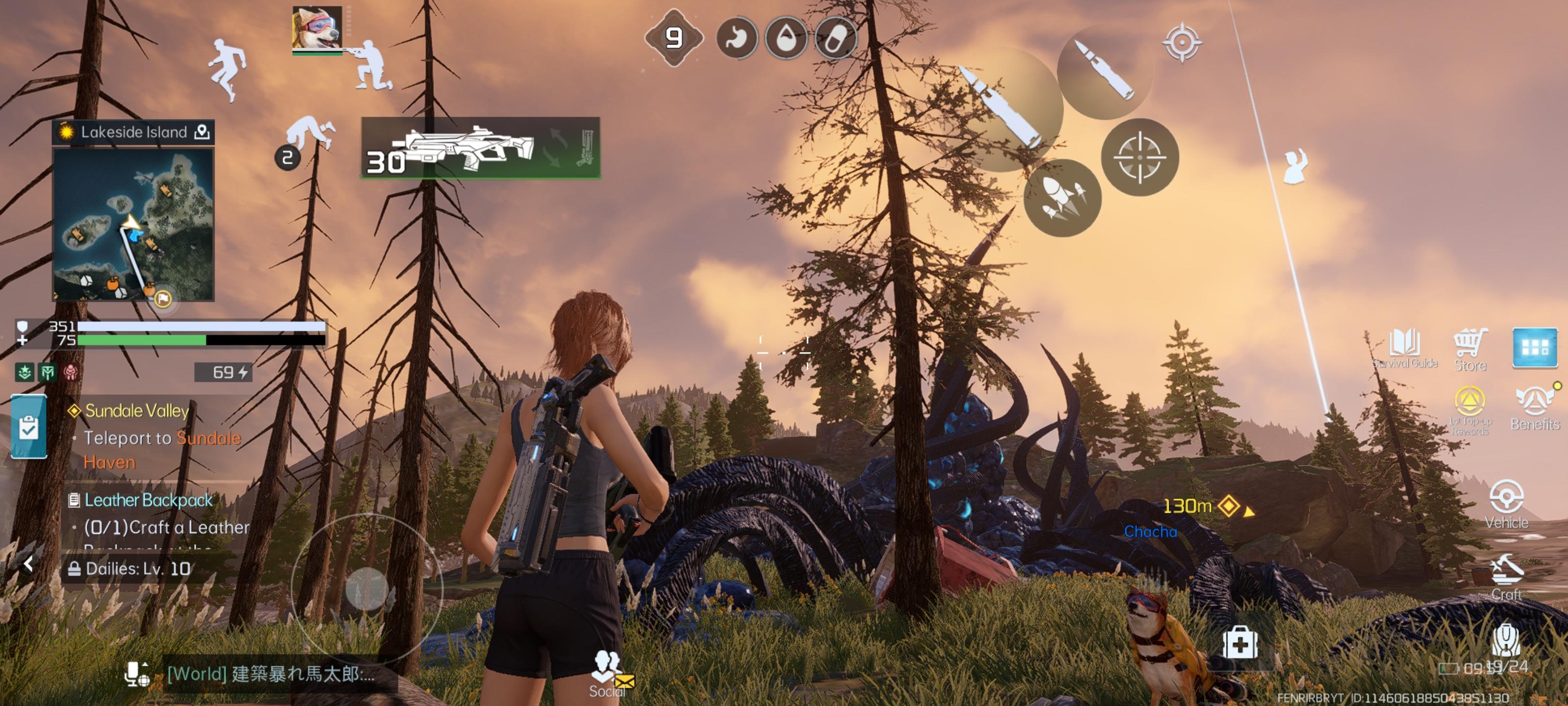Activate the rocket missile skill
This screenshot has width=1568, height=706.
1062,198
